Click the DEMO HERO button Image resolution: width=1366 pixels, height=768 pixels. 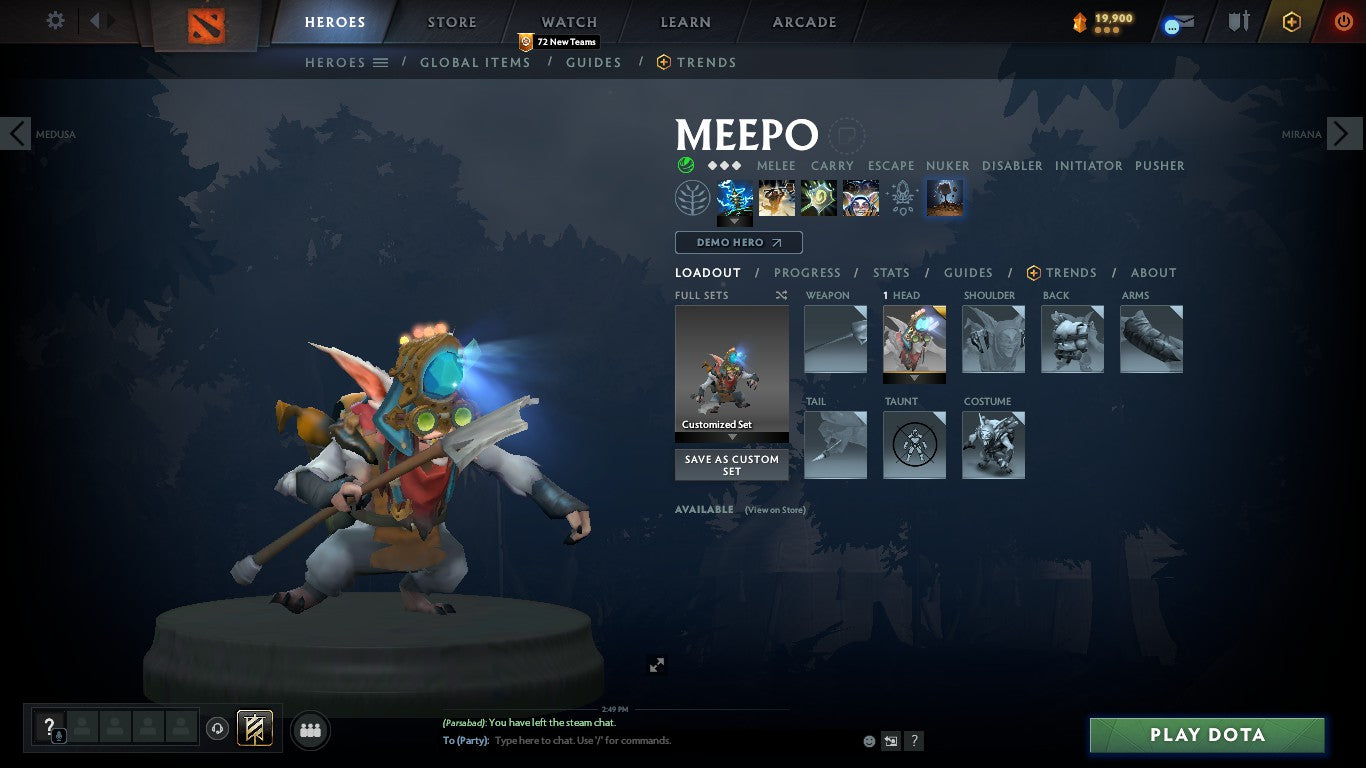pyautogui.click(x=738, y=242)
